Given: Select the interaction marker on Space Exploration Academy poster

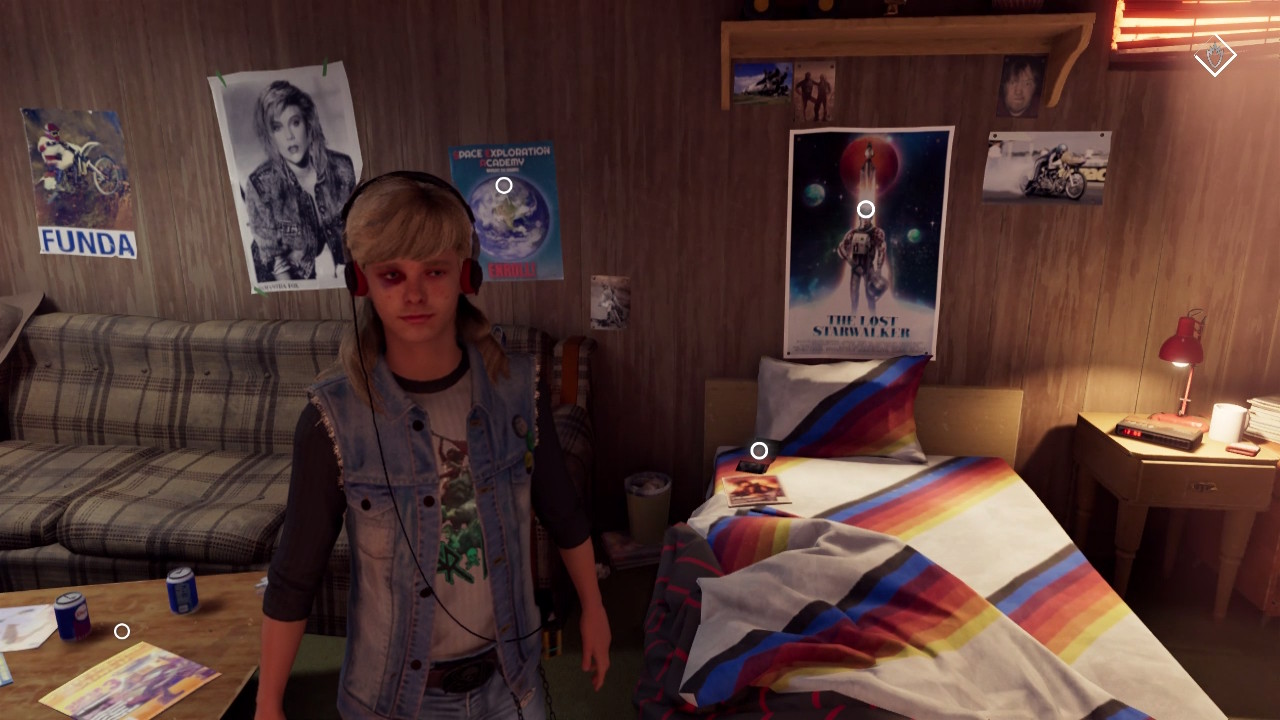Looking at the screenshot, I should click(504, 185).
